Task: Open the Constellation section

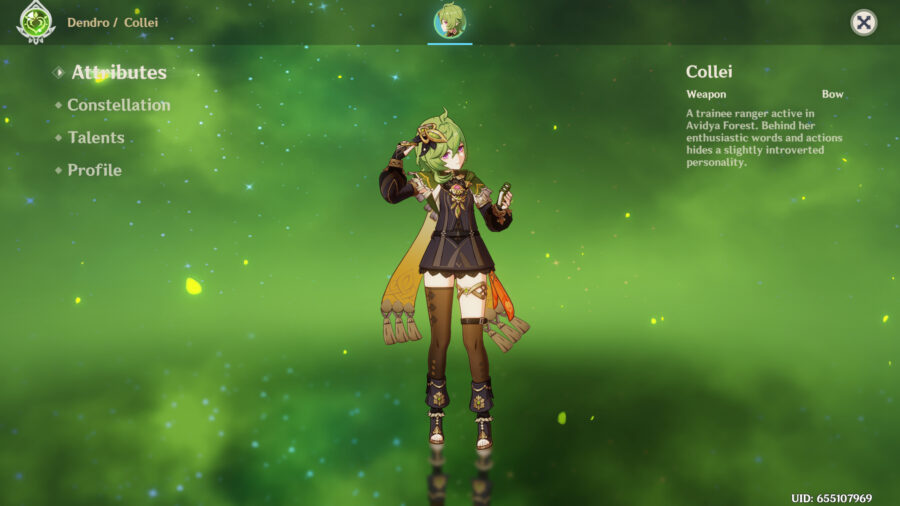Action: tap(118, 105)
